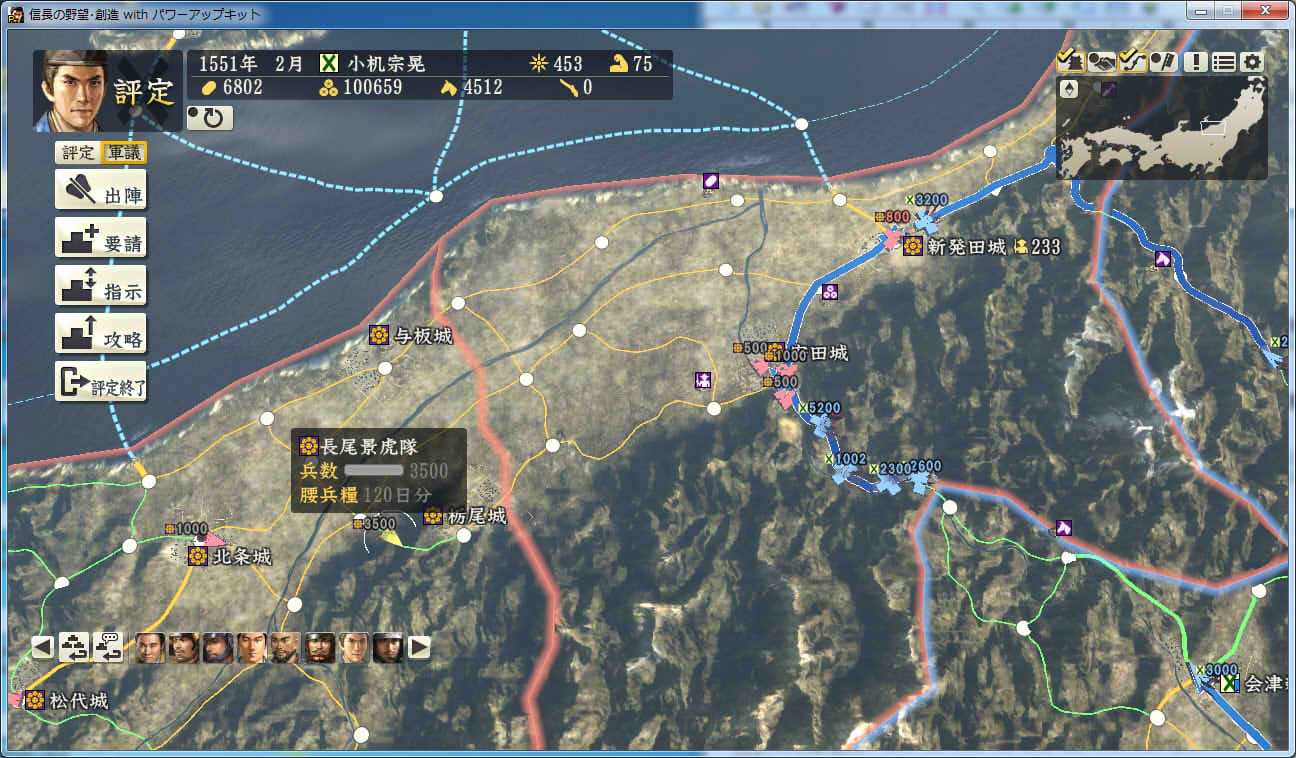Click the speech bubble castle return icon
This screenshot has width=1296, height=758.
click(108, 647)
